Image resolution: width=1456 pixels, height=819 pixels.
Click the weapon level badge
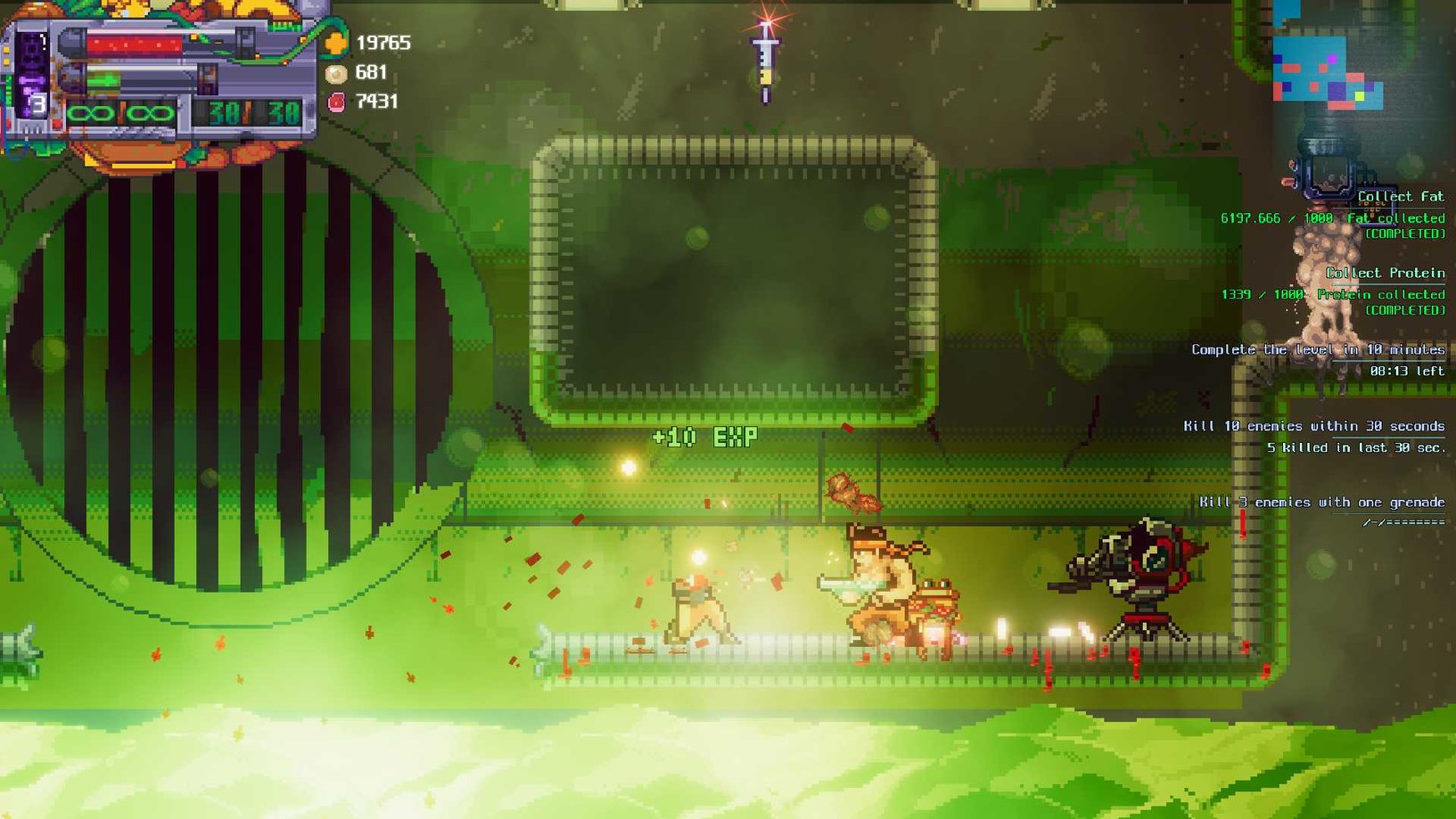(37, 105)
